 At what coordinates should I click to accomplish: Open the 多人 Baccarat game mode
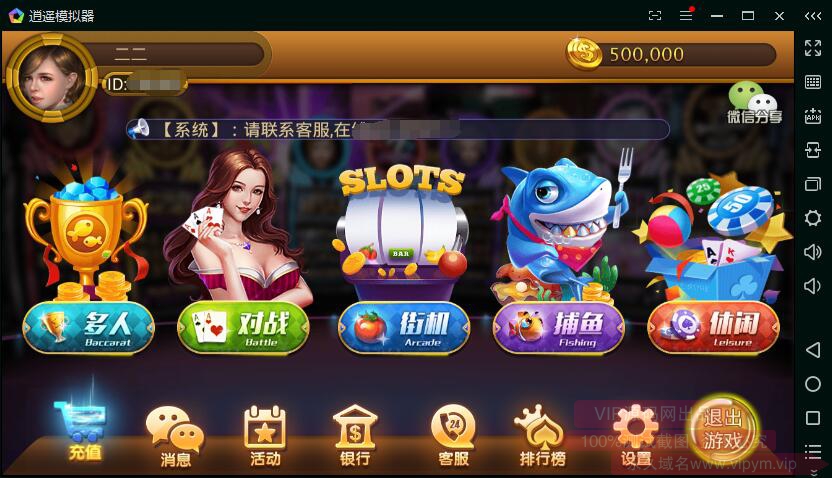tap(89, 327)
